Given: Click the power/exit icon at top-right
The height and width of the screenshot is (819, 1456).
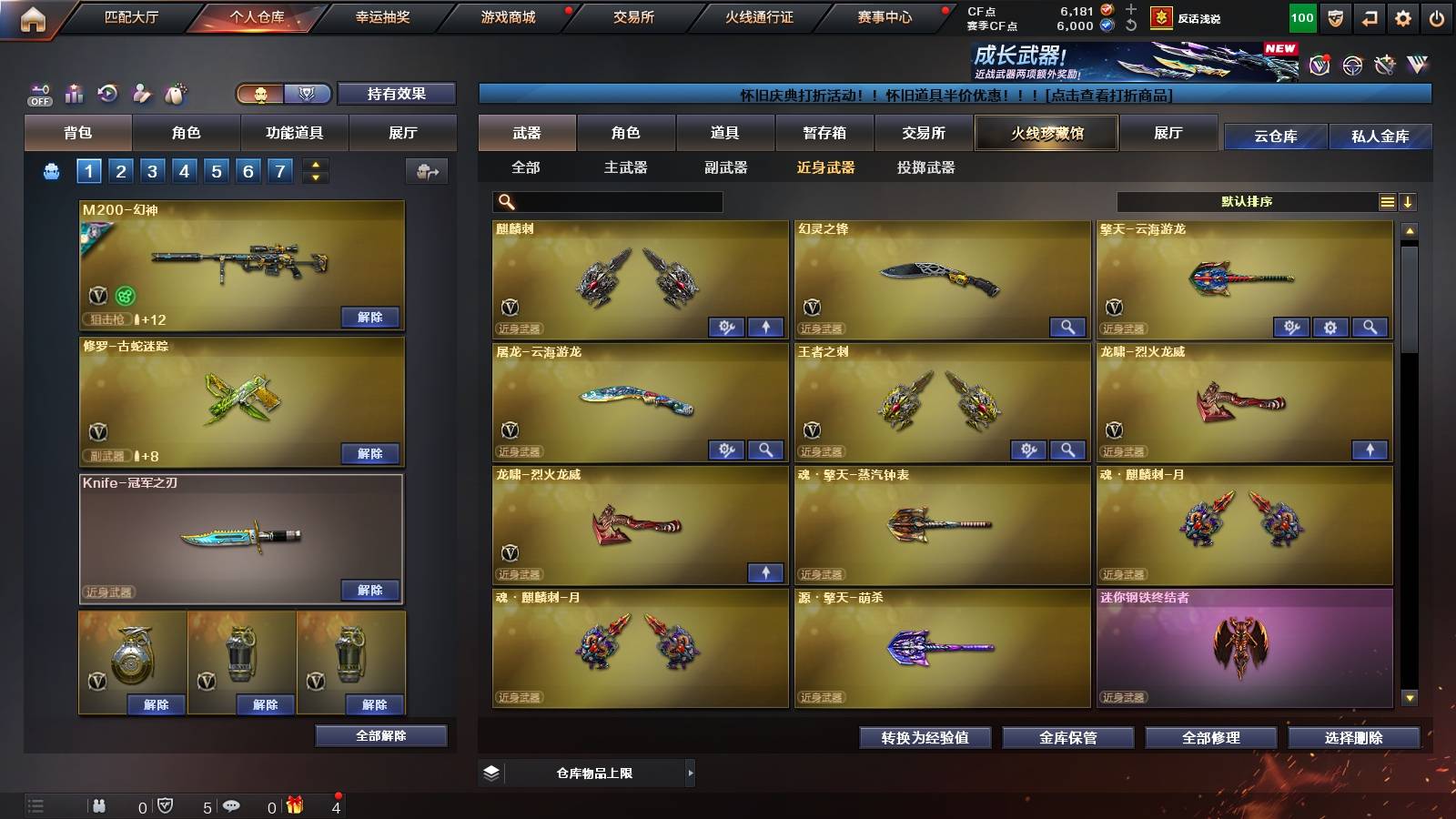Looking at the screenshot, I should point(1438,16).
